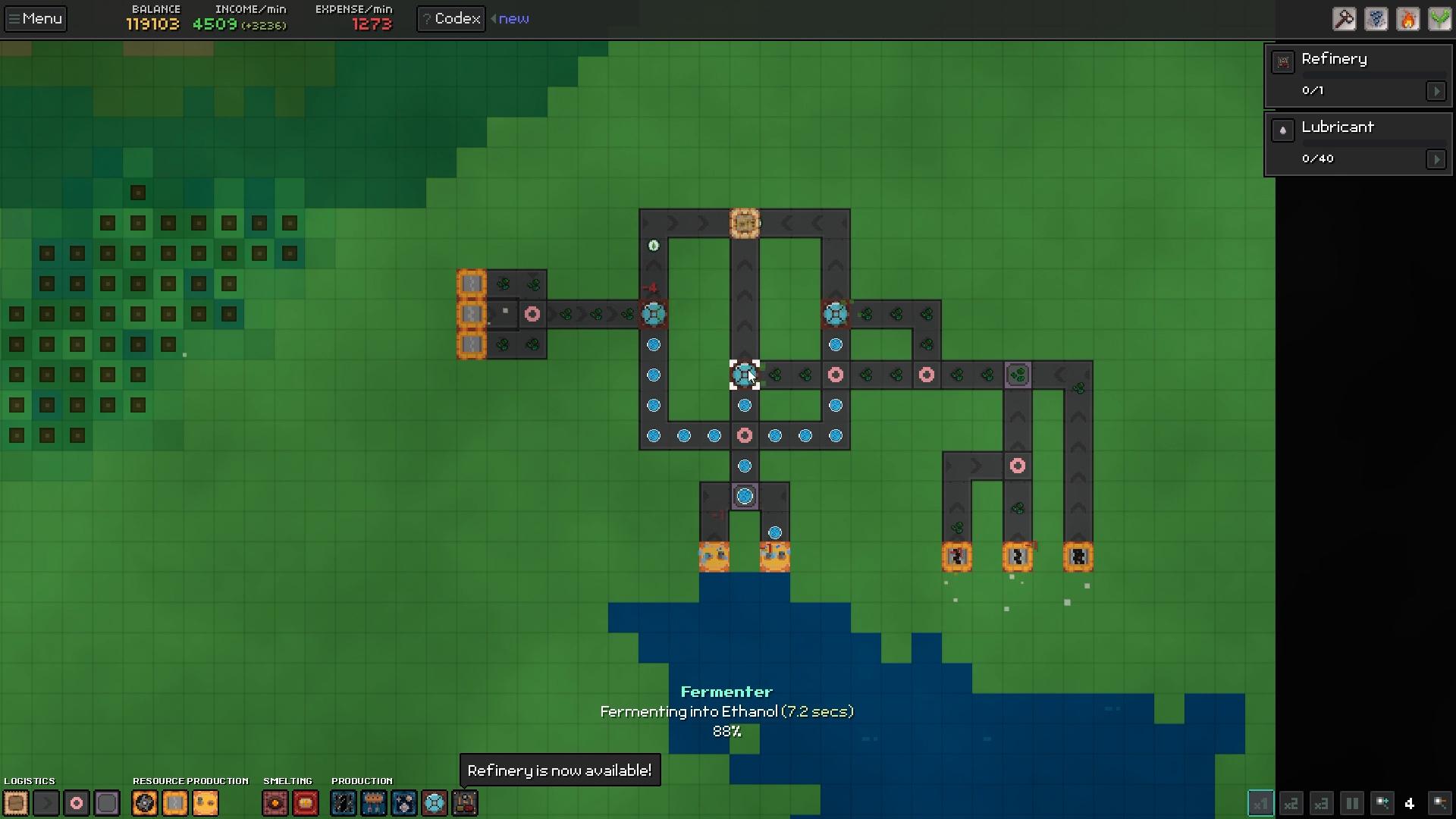This screenshot has height=819, width=1456.
Task: Select the pink splitter tool in Logistics
Action: point(76,803)
